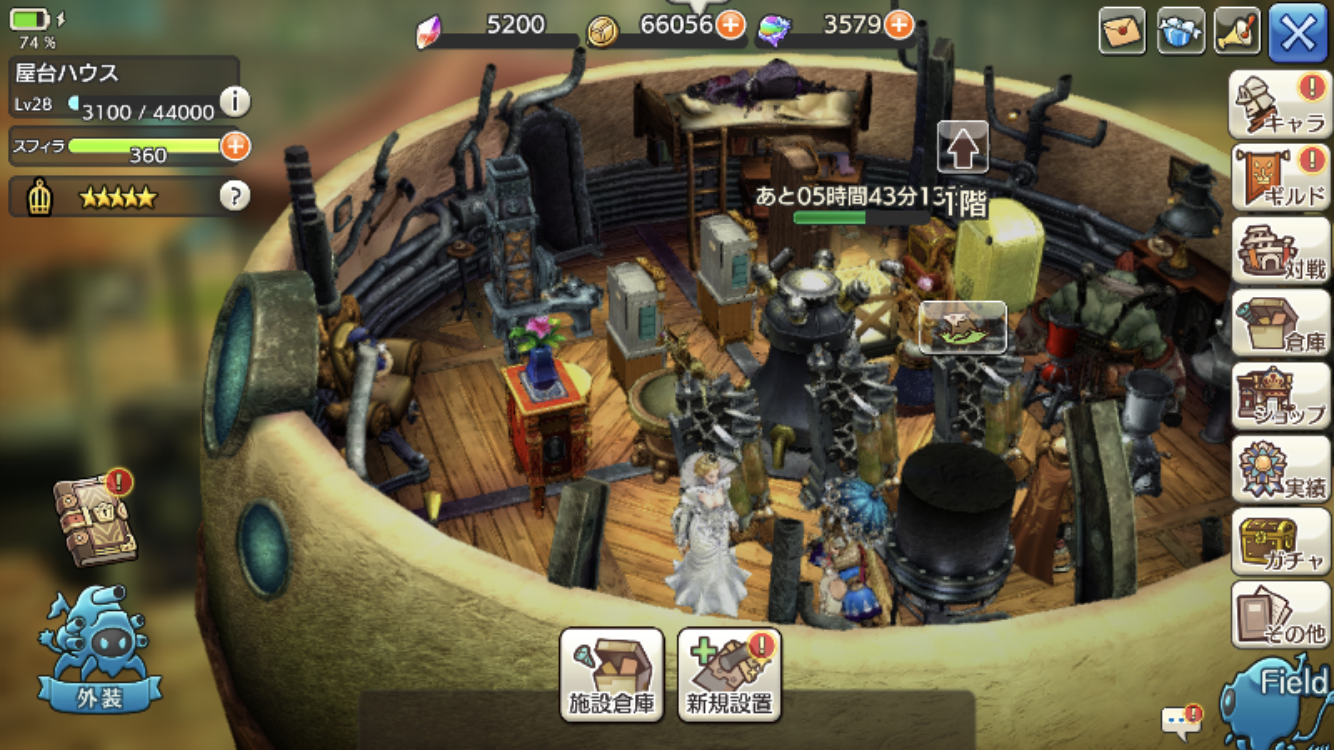
Task: Open the star rating help question mark
Action: pyautogui.click(x=234, y=196)
